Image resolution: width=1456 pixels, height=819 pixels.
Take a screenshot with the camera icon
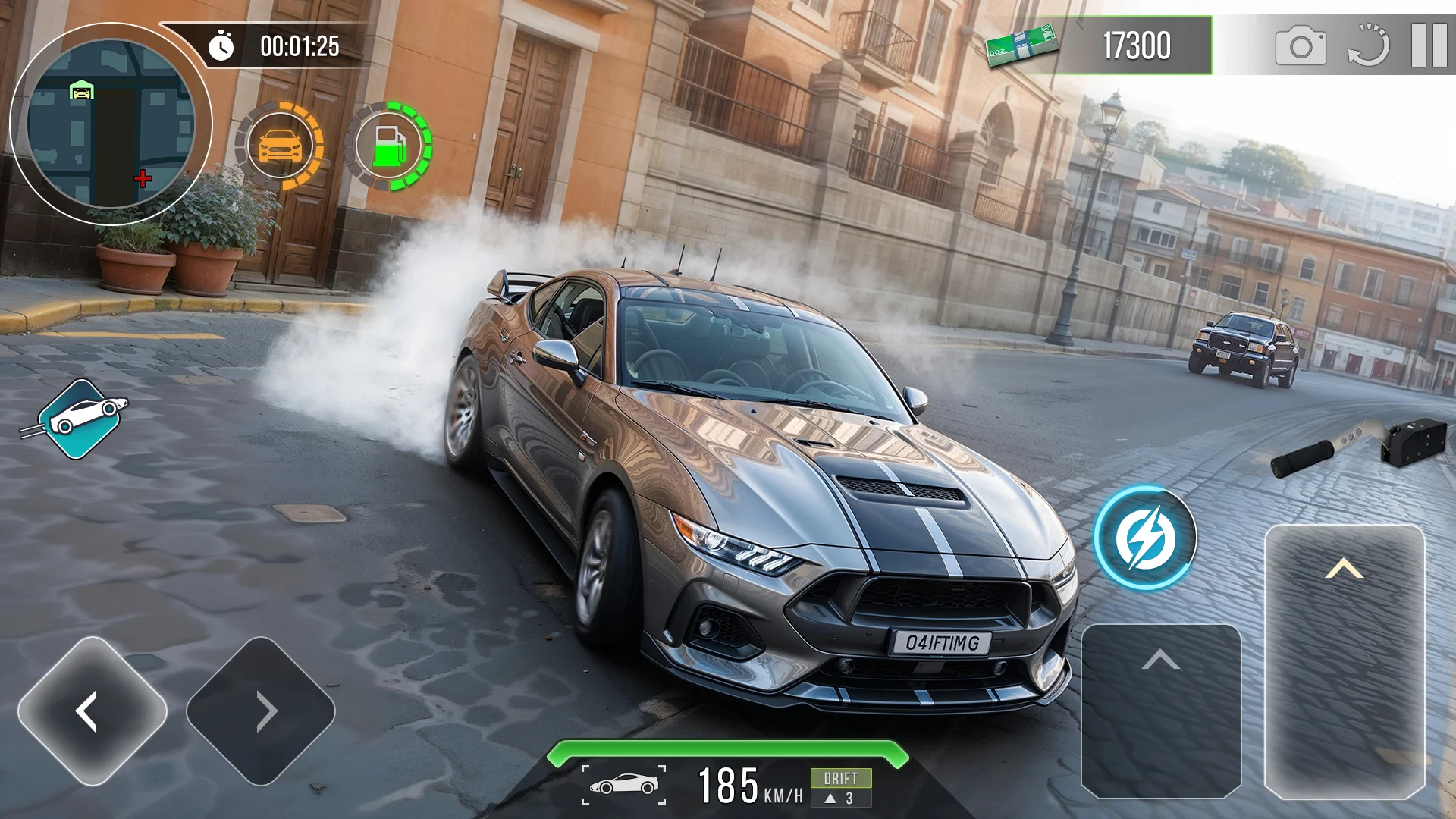click(1301, 47)
